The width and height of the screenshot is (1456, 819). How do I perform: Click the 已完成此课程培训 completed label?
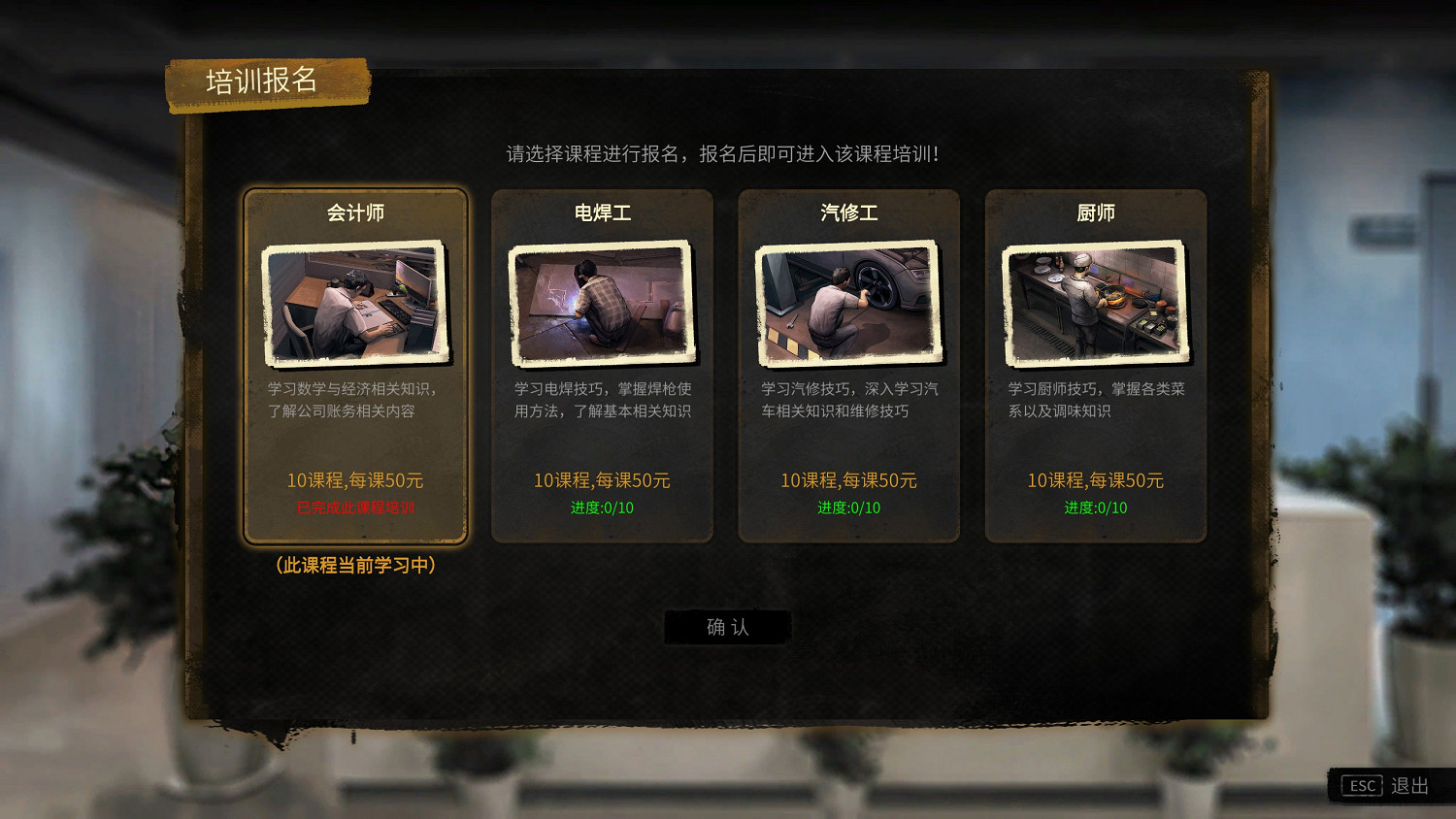pyautogui.click(x=355, y=507)
